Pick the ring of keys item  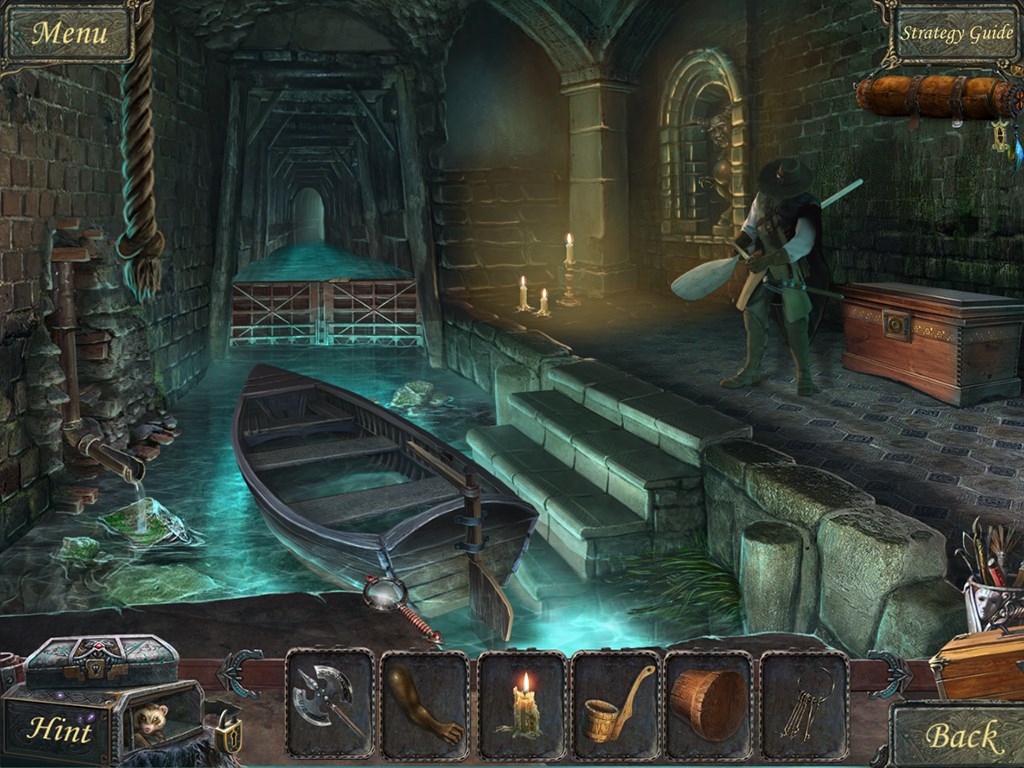coord(805,703)
